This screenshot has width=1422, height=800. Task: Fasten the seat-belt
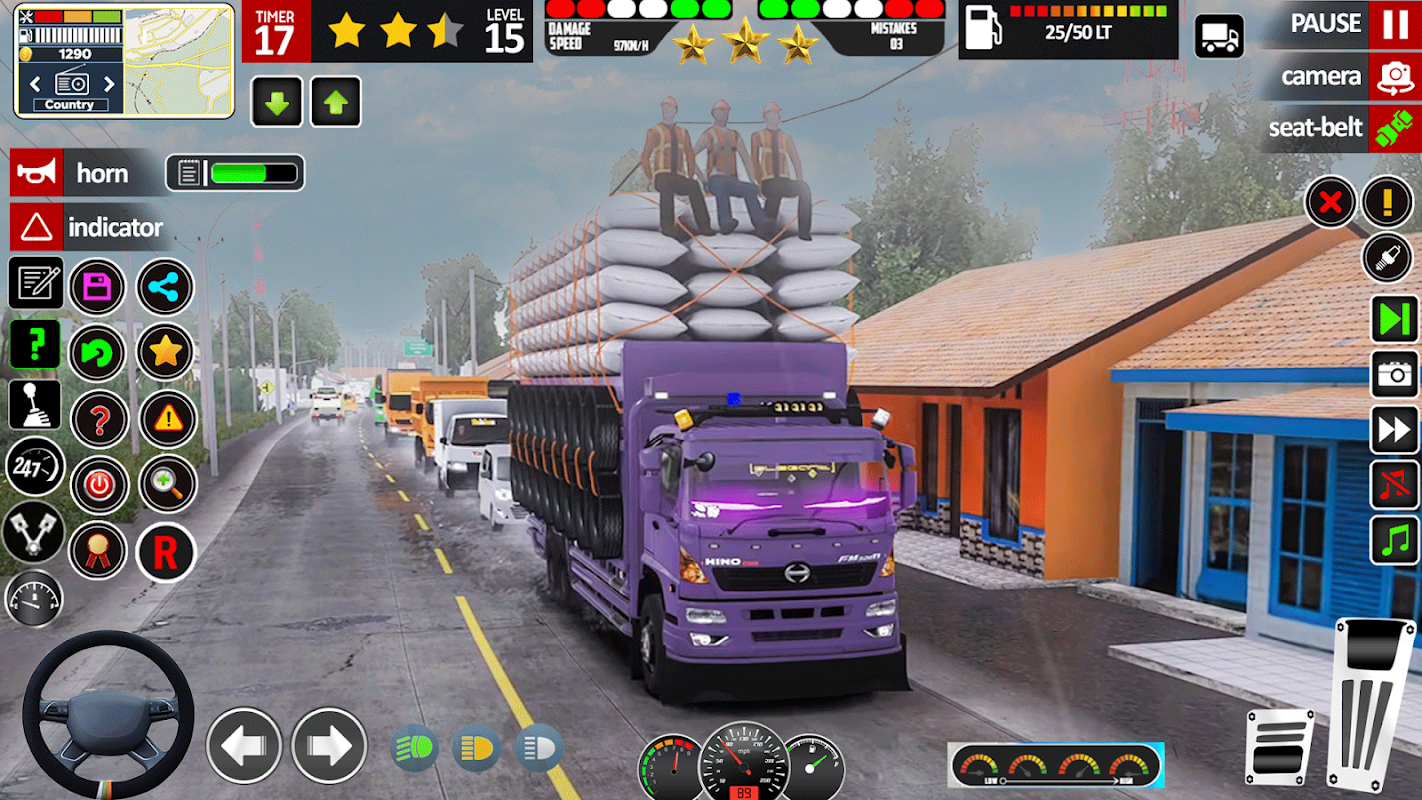click(x=1394, y=128)
